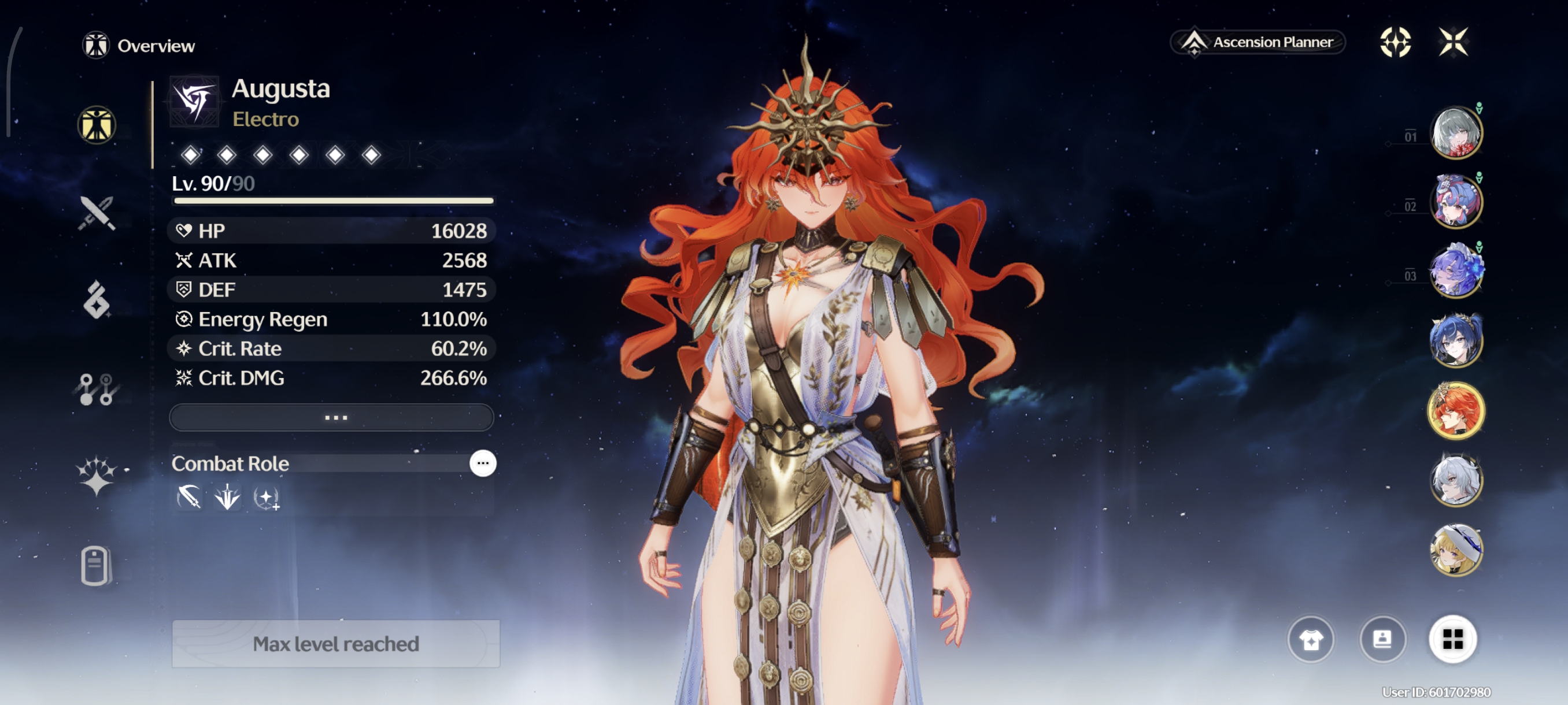
Task: Open the four-square grid character list
Action: [1452, 639]
